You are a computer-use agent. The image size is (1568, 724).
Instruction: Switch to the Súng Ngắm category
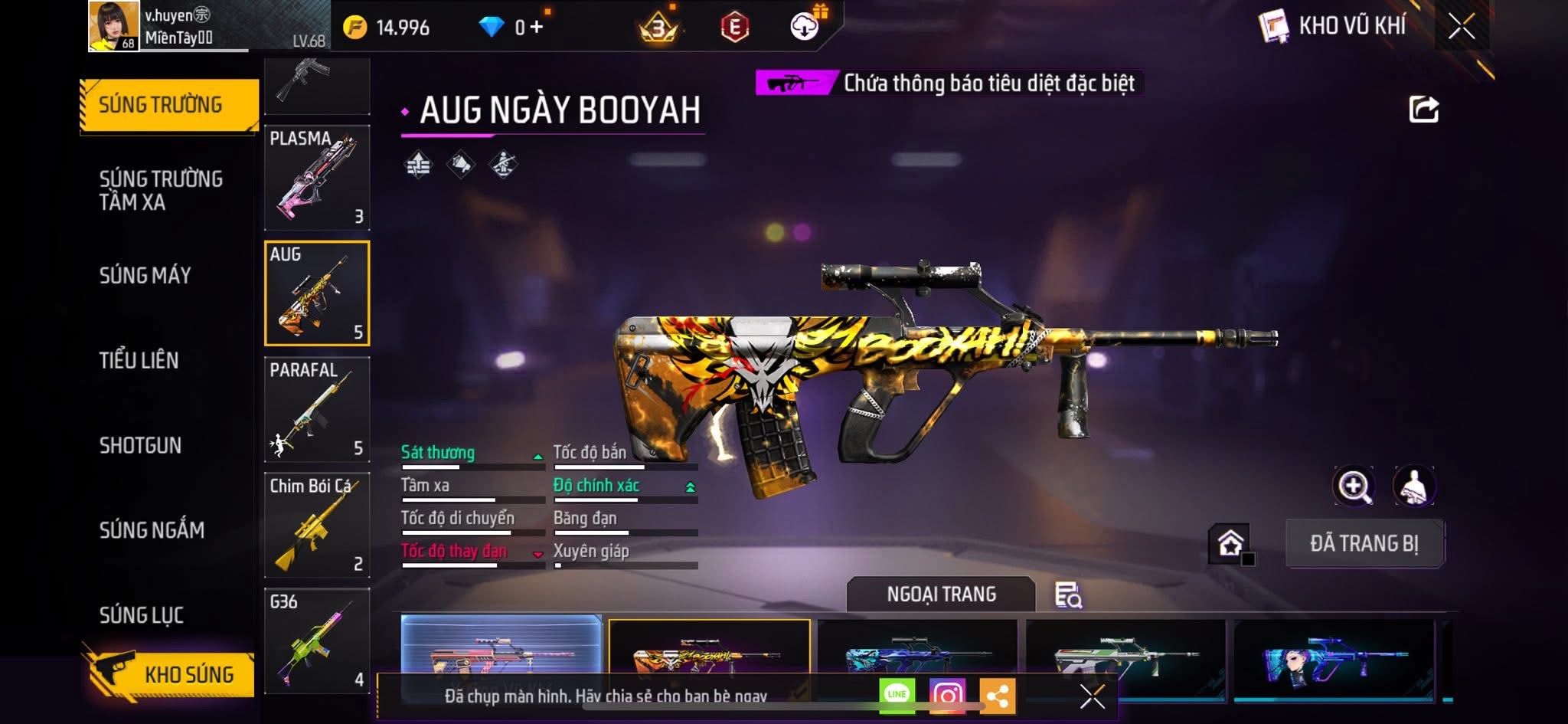click(152, 530)
